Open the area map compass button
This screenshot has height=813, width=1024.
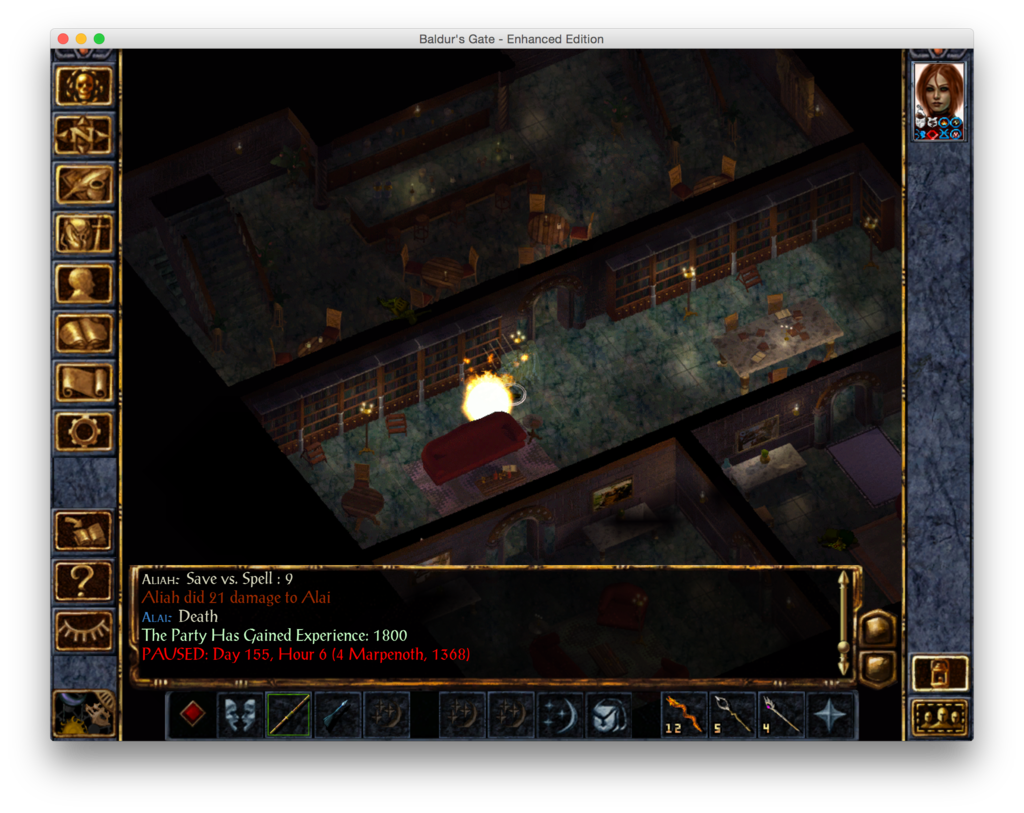(84, 136)
